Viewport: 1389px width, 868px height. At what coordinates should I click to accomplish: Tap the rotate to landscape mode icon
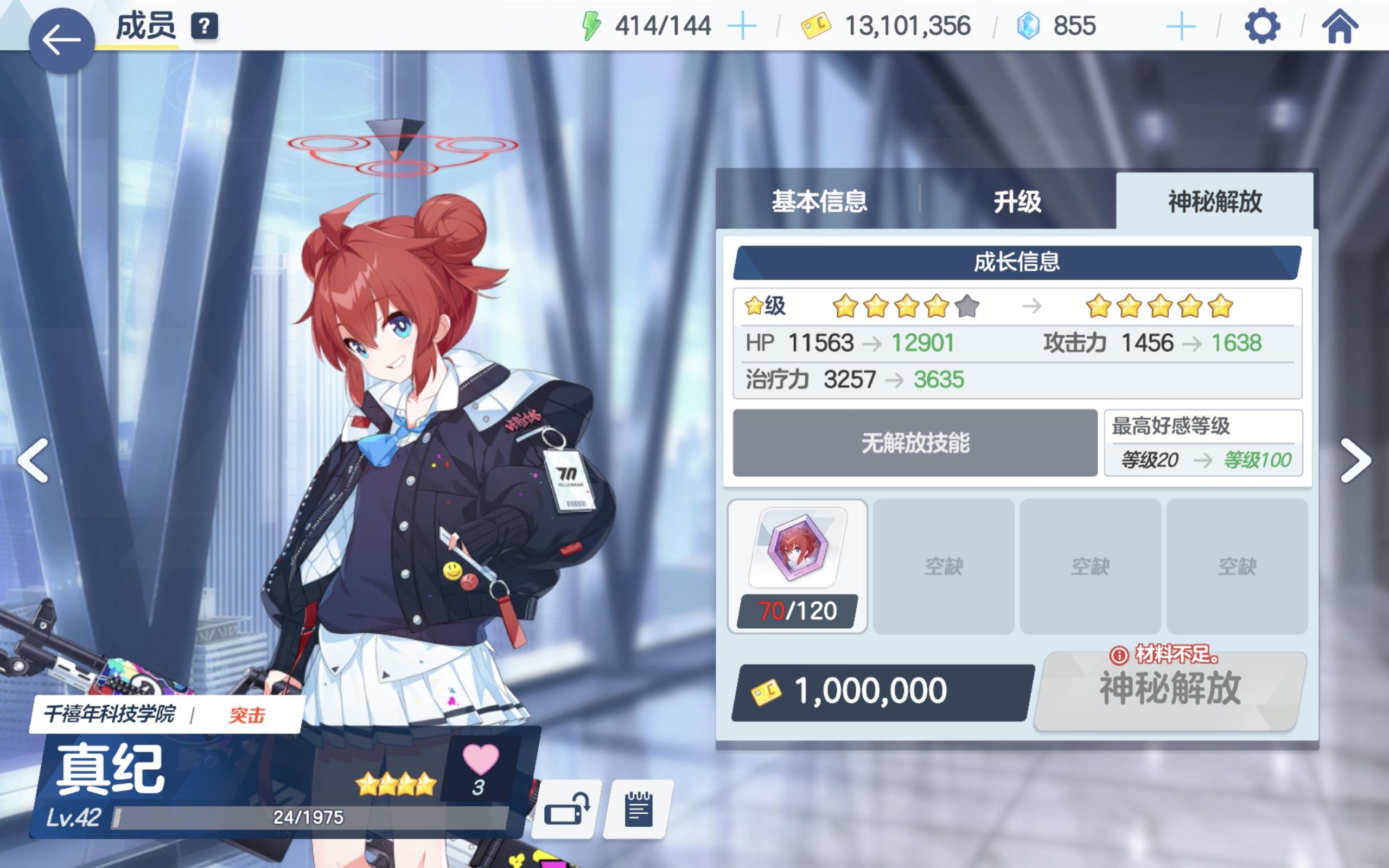coord(568,809)
